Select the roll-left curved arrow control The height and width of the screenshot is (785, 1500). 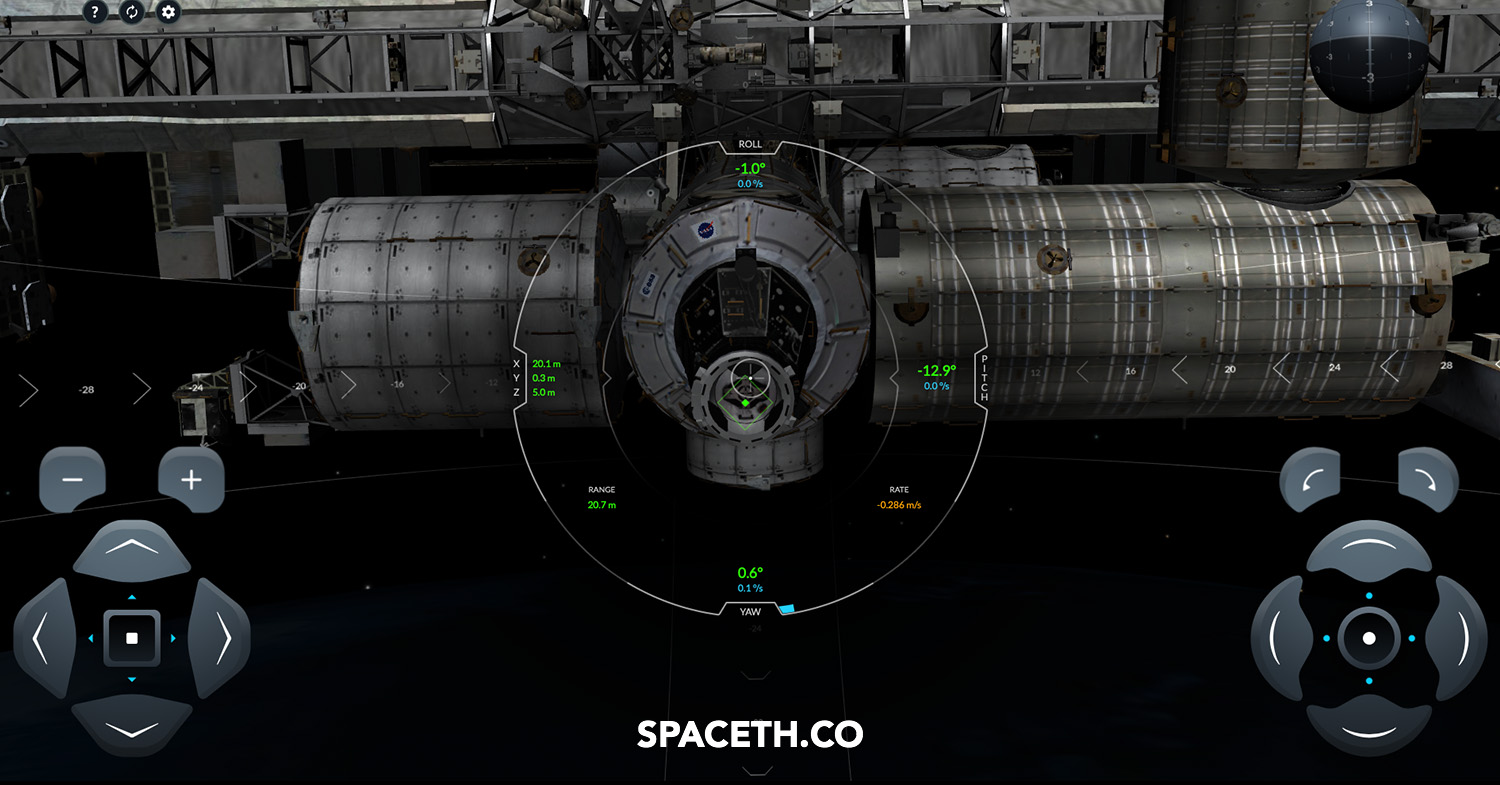(1313, 478)
